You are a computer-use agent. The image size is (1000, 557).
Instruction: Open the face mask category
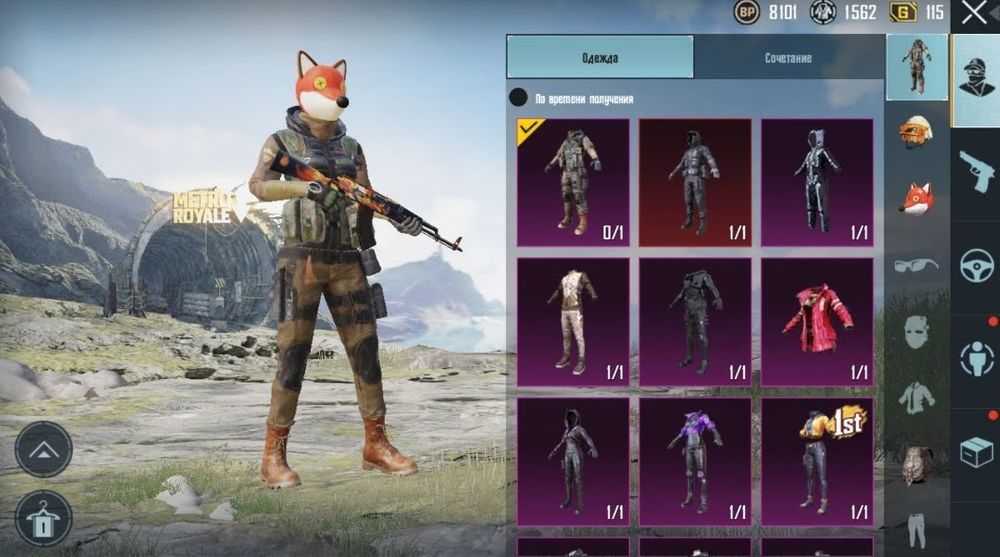pos(917,331)
